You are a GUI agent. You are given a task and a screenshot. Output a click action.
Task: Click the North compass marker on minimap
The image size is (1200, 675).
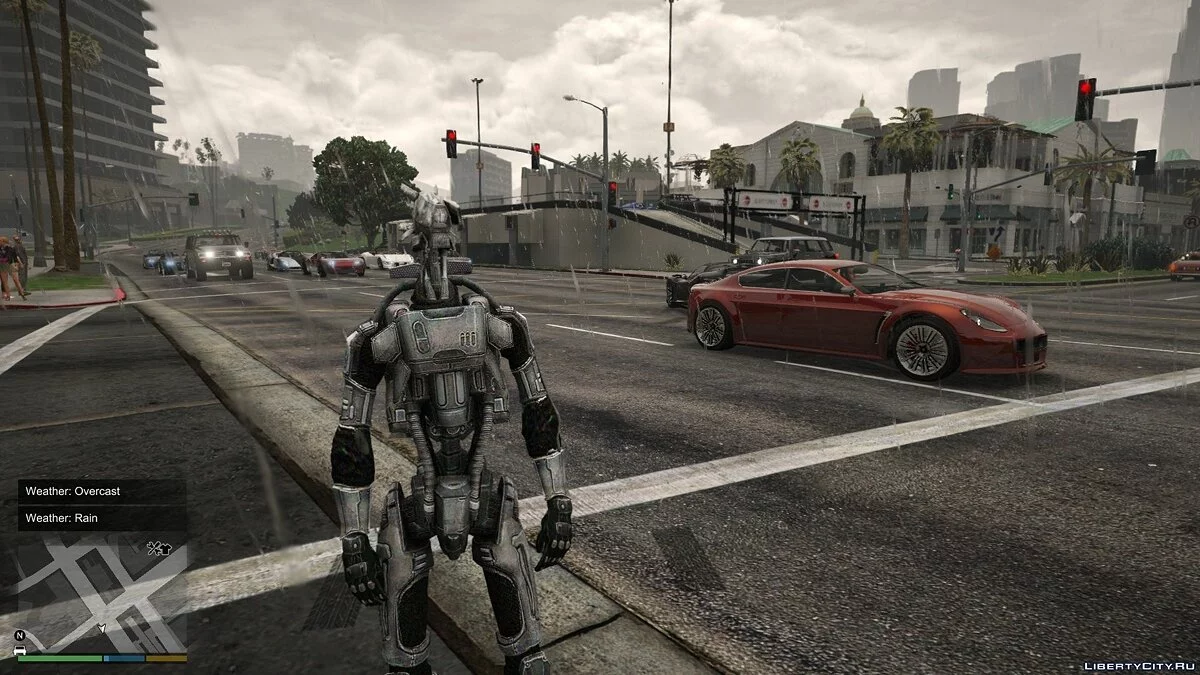(20, 635)
